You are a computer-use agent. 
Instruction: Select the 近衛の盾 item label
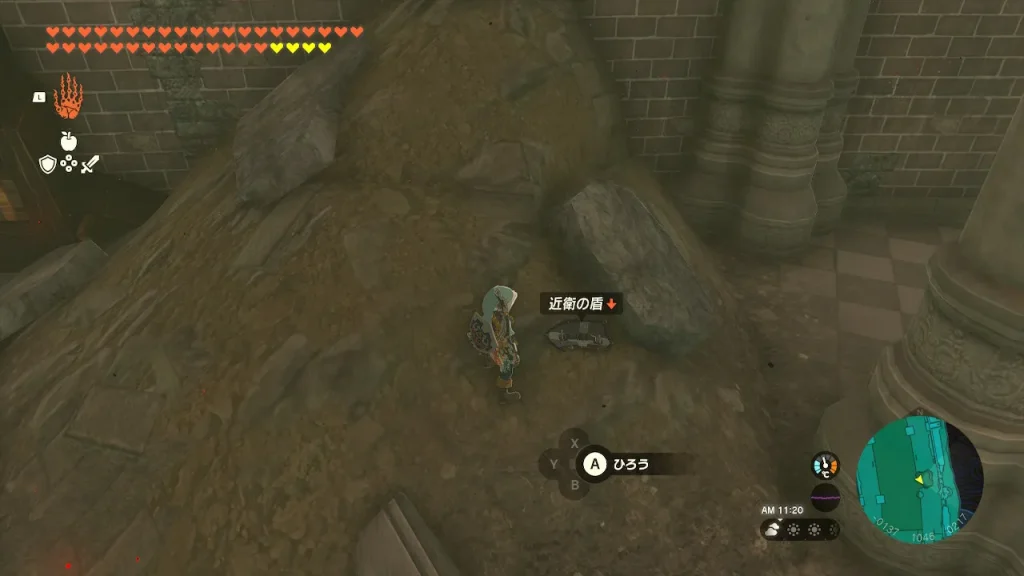coord(580,303)
